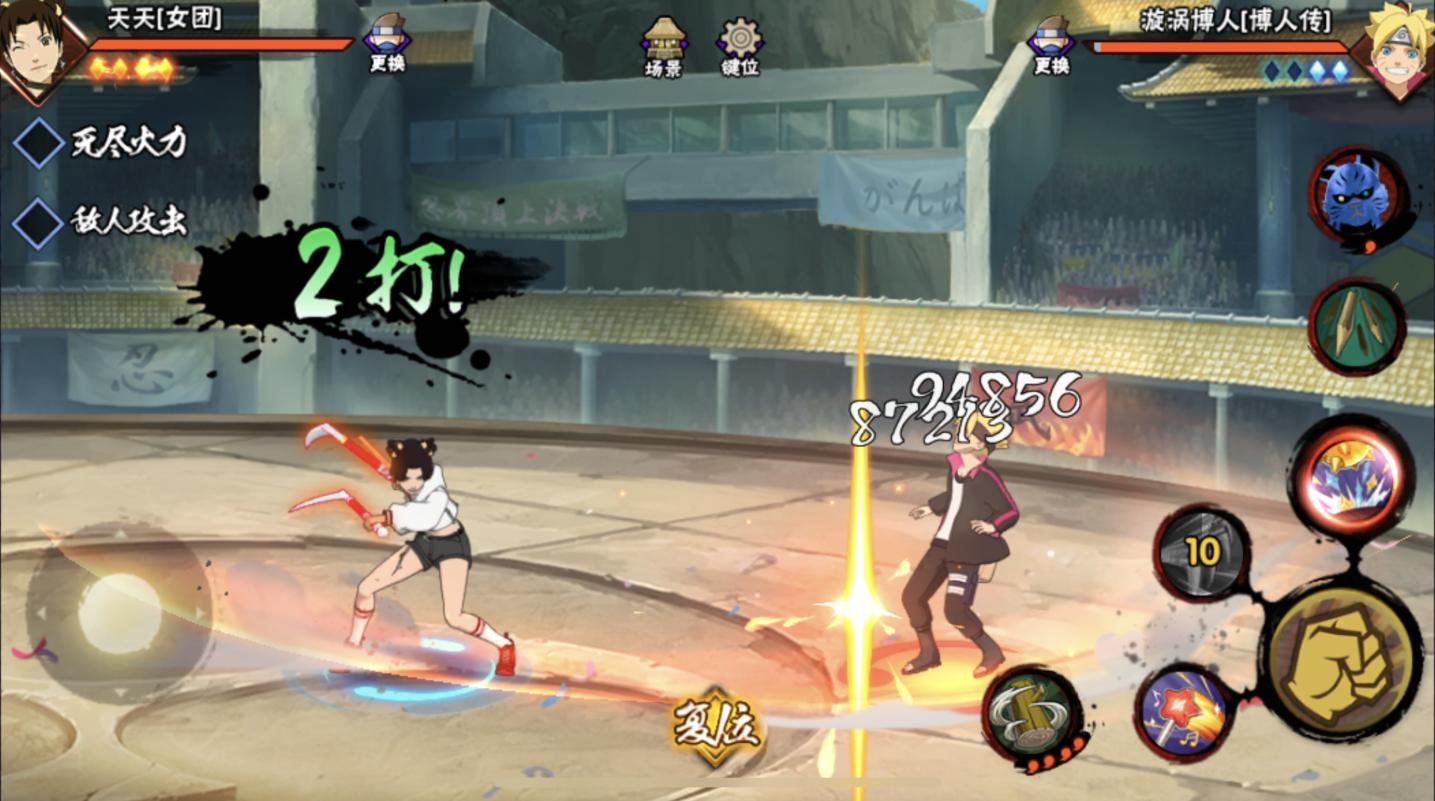
Task: Activate the fiery hammer skill icon
Action: coord(1186,713)
